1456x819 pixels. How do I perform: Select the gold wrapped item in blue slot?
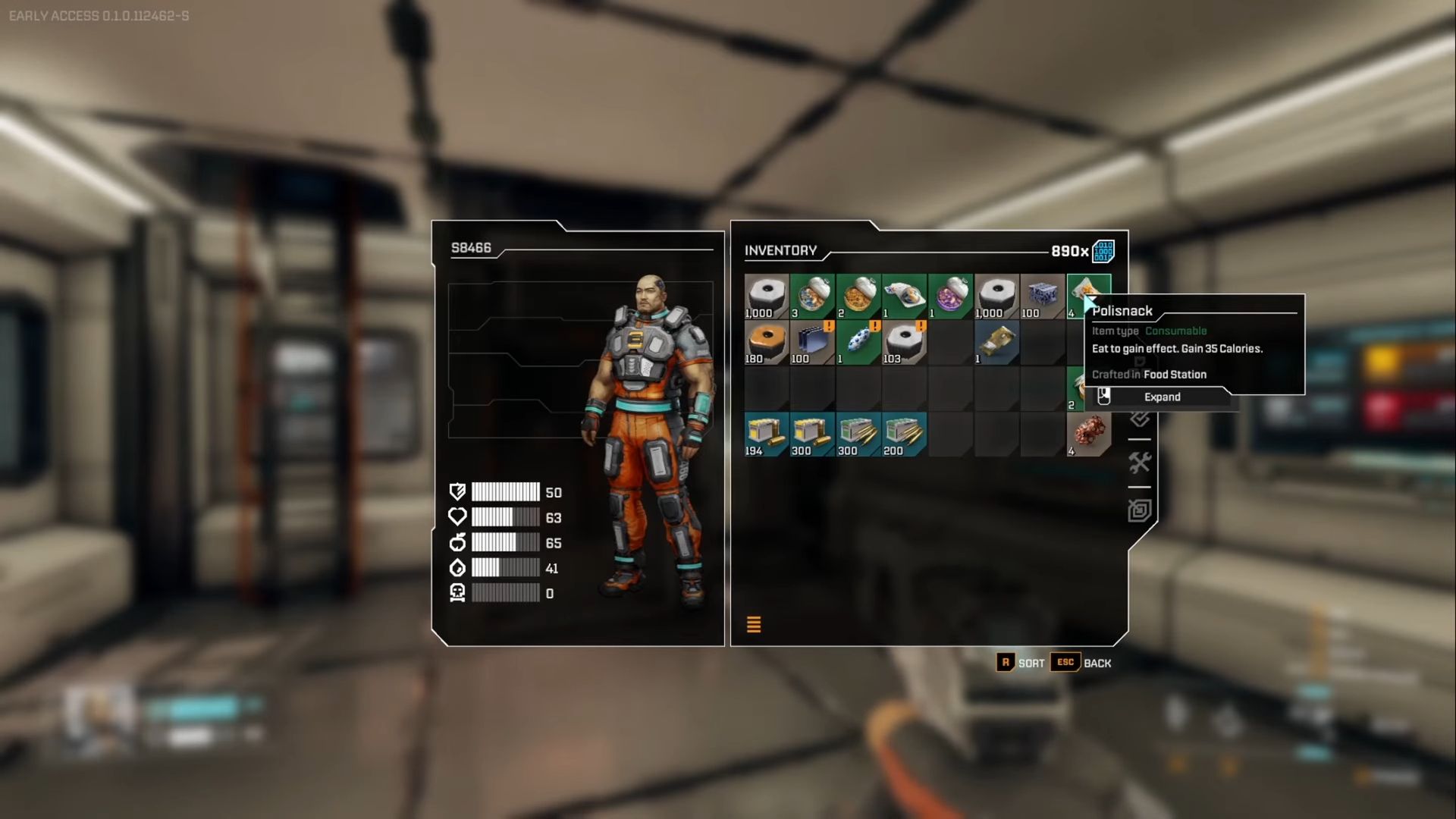point(996,342)
